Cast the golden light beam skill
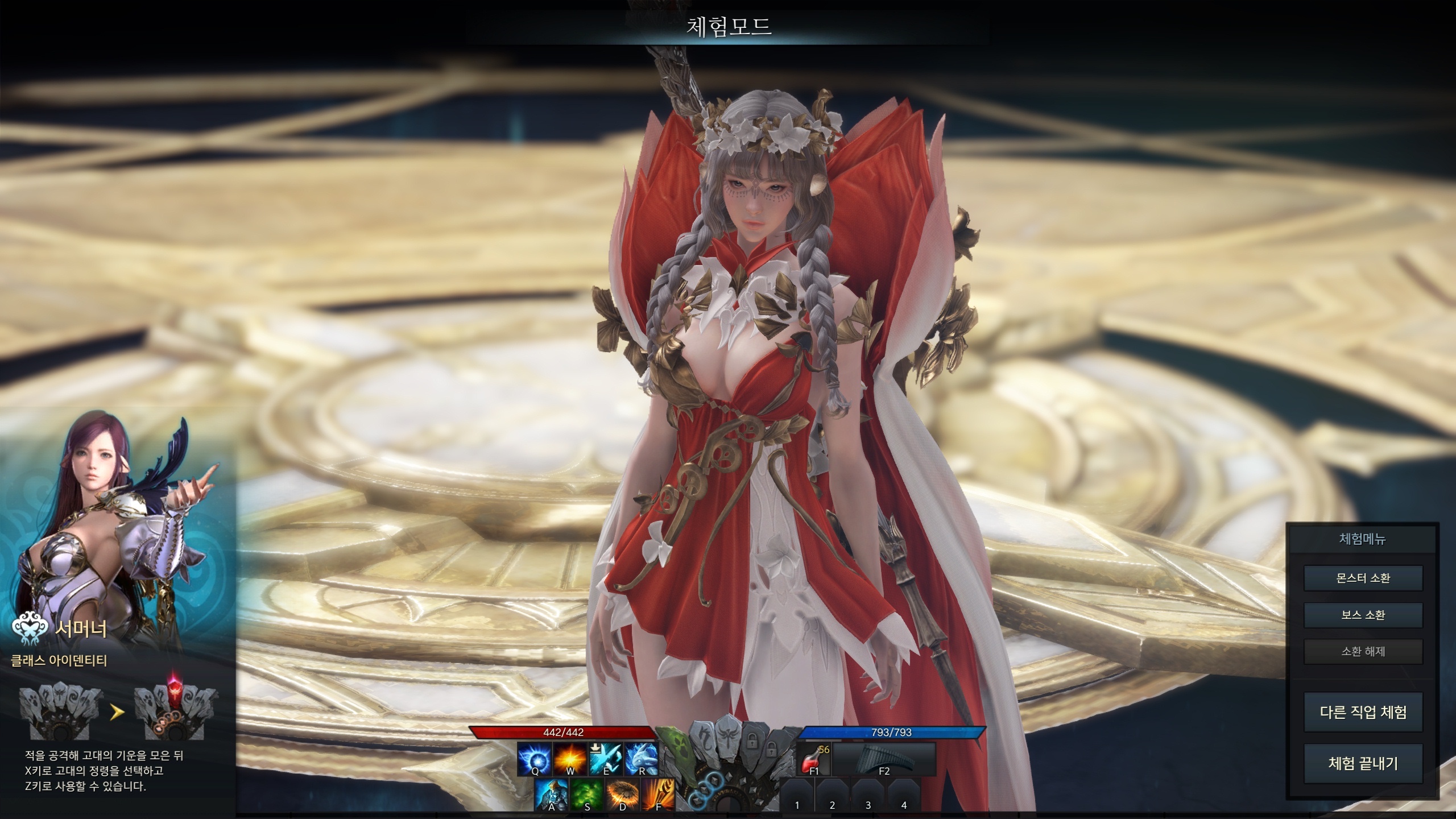 [659, 795]
